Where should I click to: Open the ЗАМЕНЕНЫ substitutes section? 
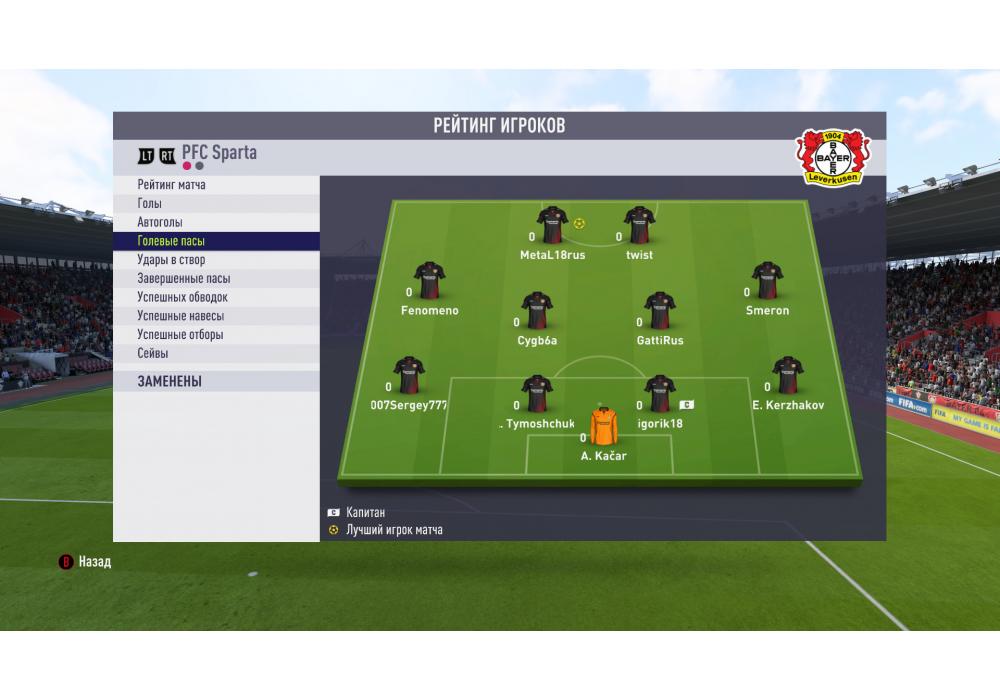pyautogui.click(x=216, y=381)
